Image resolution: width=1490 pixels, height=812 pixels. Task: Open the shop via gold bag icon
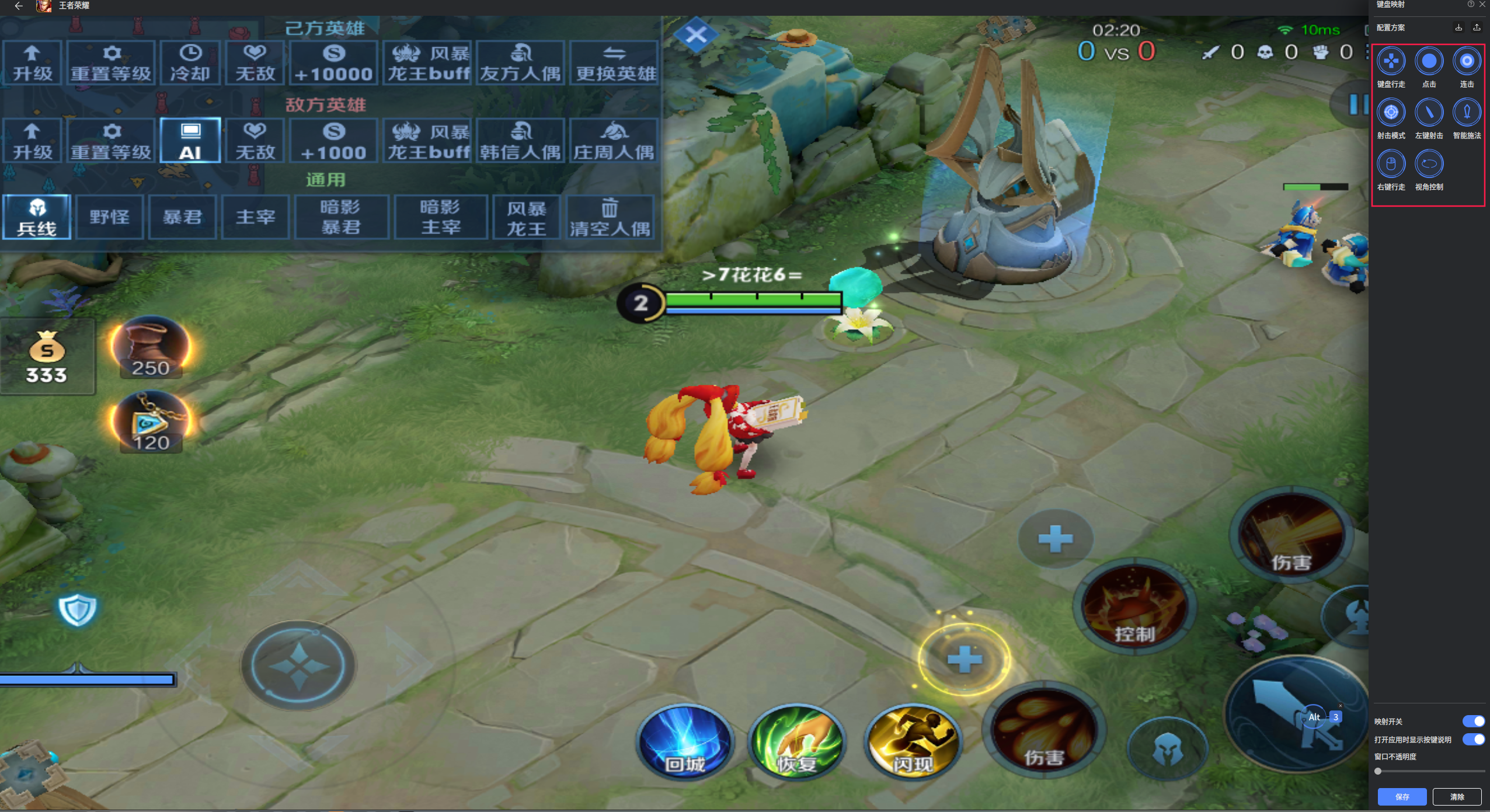click(x=47, y=357)
